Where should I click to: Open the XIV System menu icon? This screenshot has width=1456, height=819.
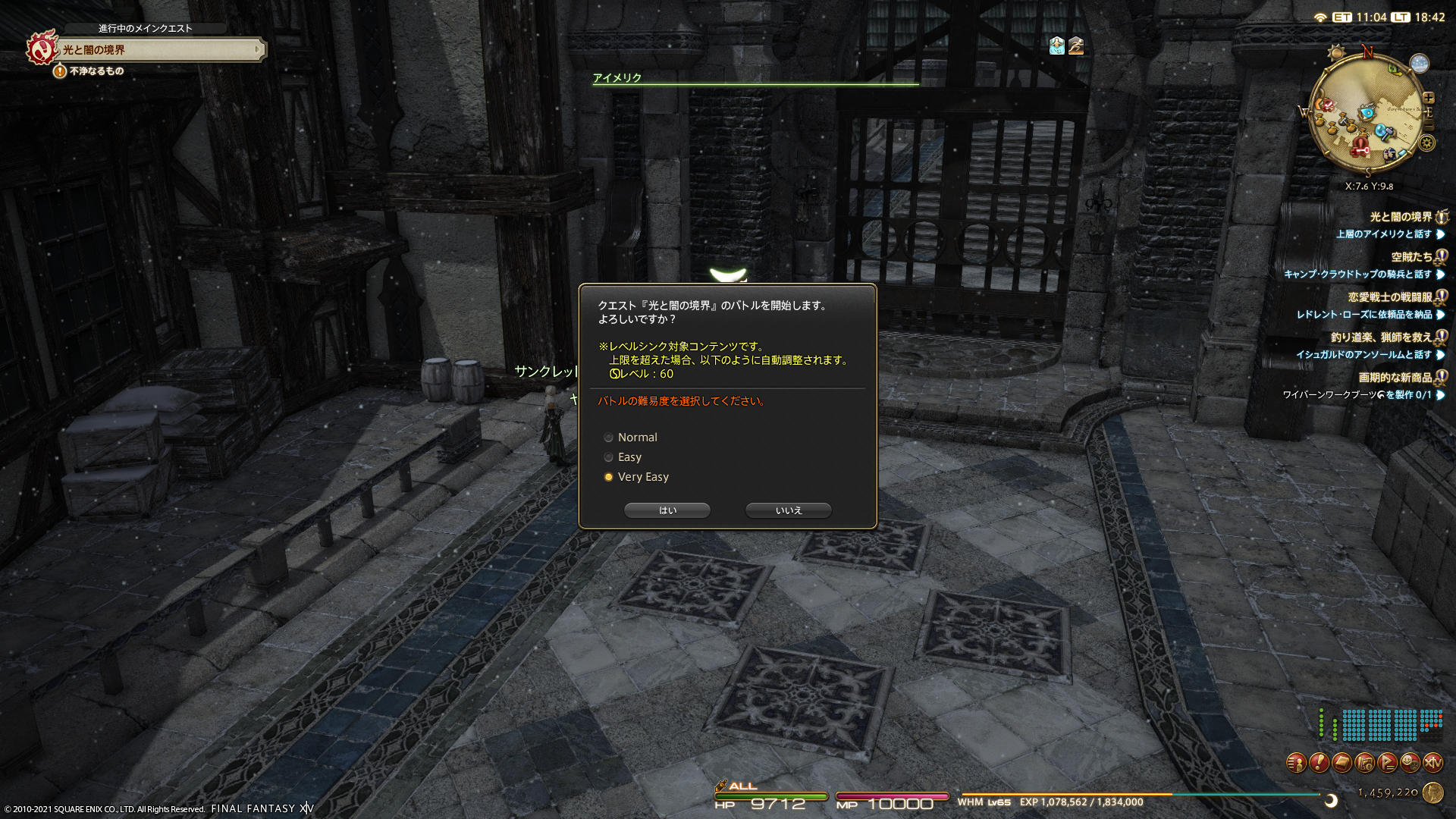[x=1432, y=763]
